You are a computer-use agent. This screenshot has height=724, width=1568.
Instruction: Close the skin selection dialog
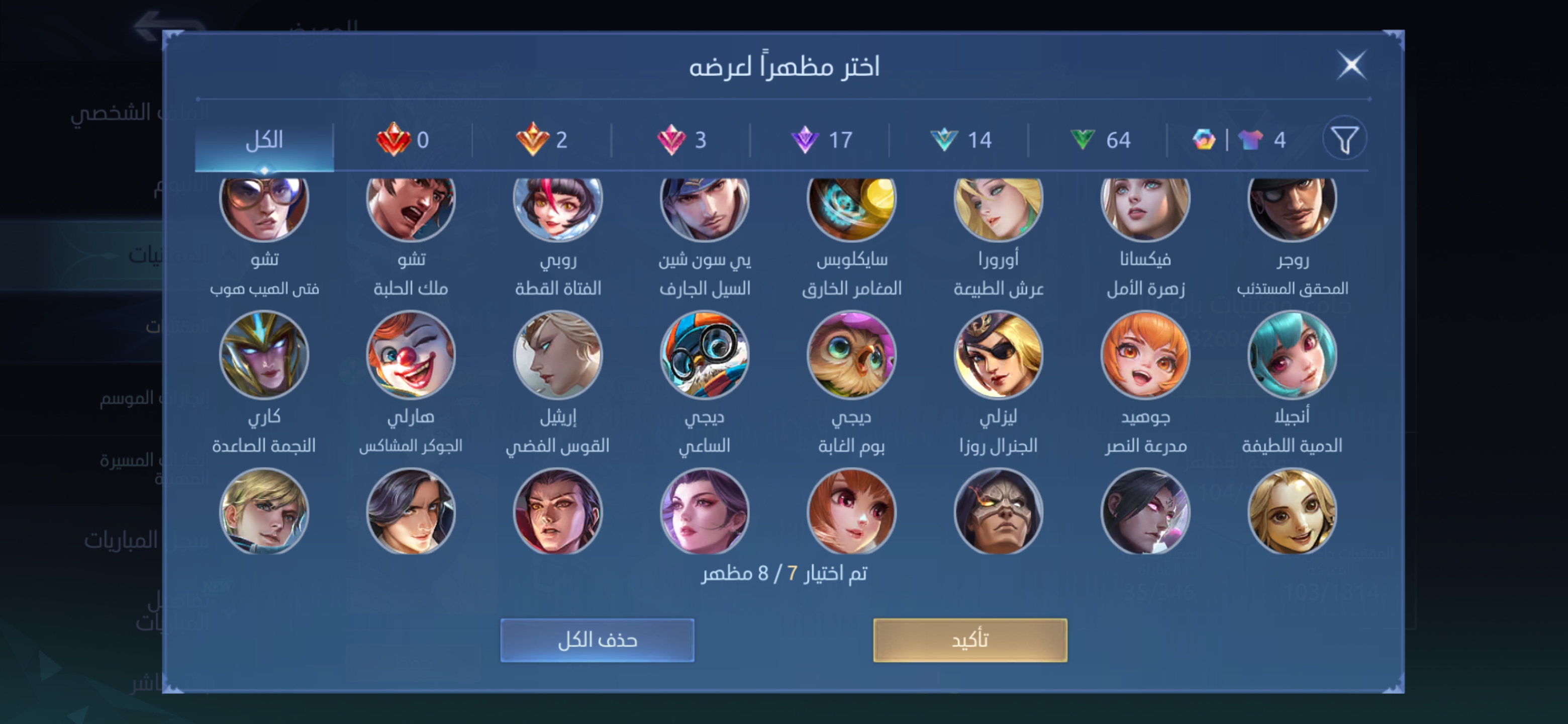[1351, 66]
